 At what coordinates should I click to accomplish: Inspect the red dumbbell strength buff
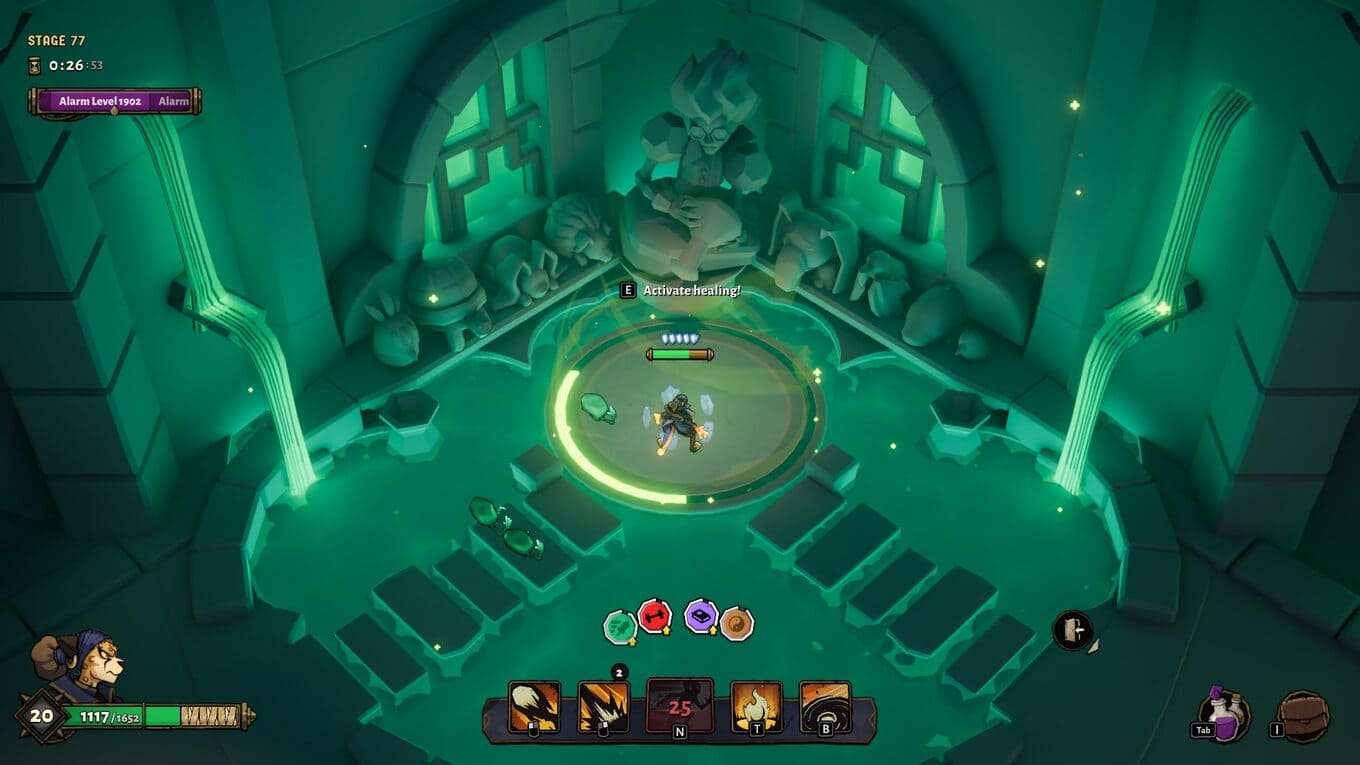(x=654, y=616)
